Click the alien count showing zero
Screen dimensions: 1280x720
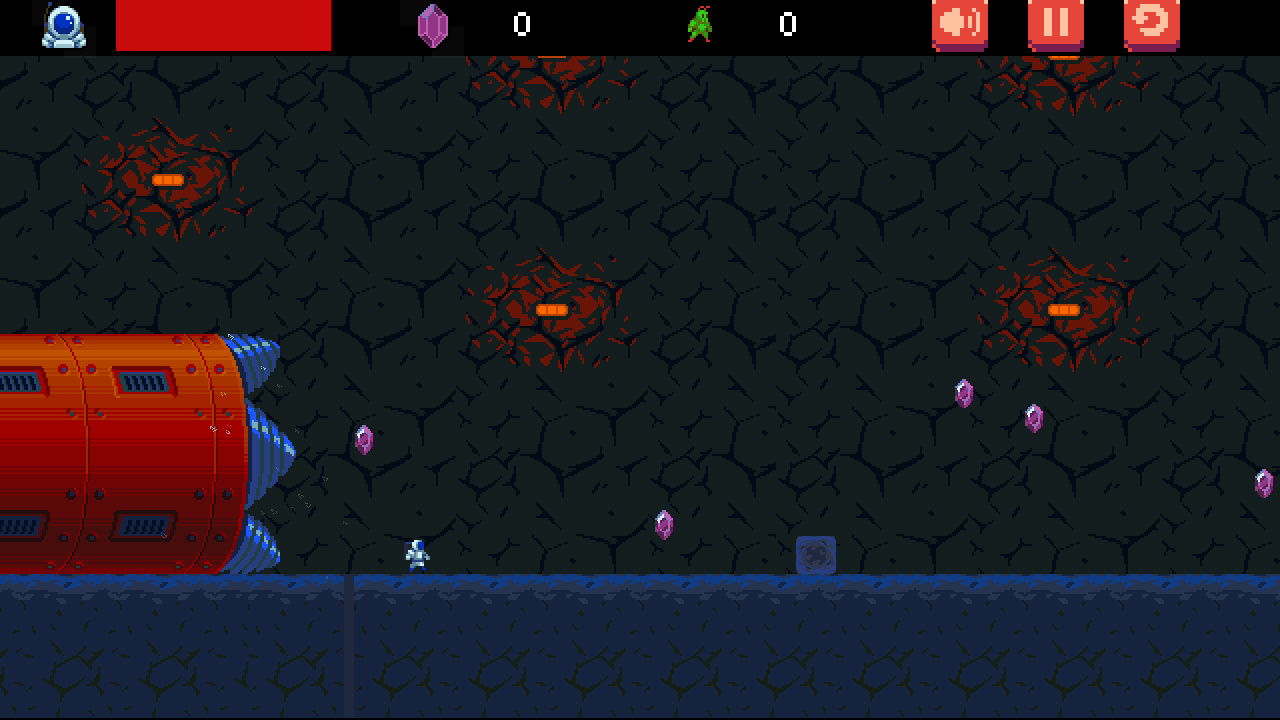pos(787,25)
